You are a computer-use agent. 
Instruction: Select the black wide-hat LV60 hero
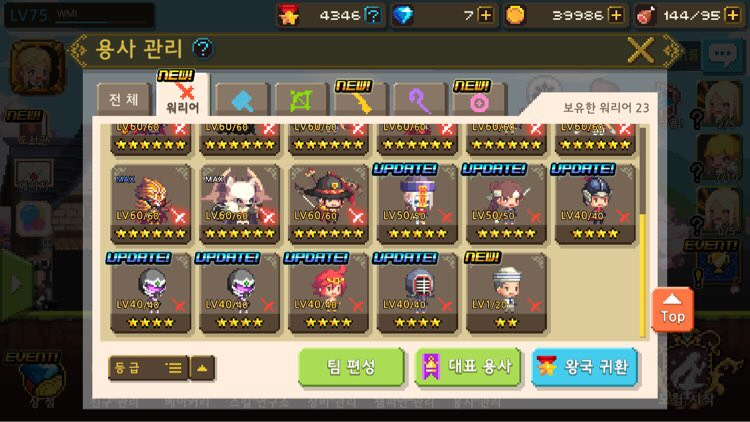pos(329,205)
